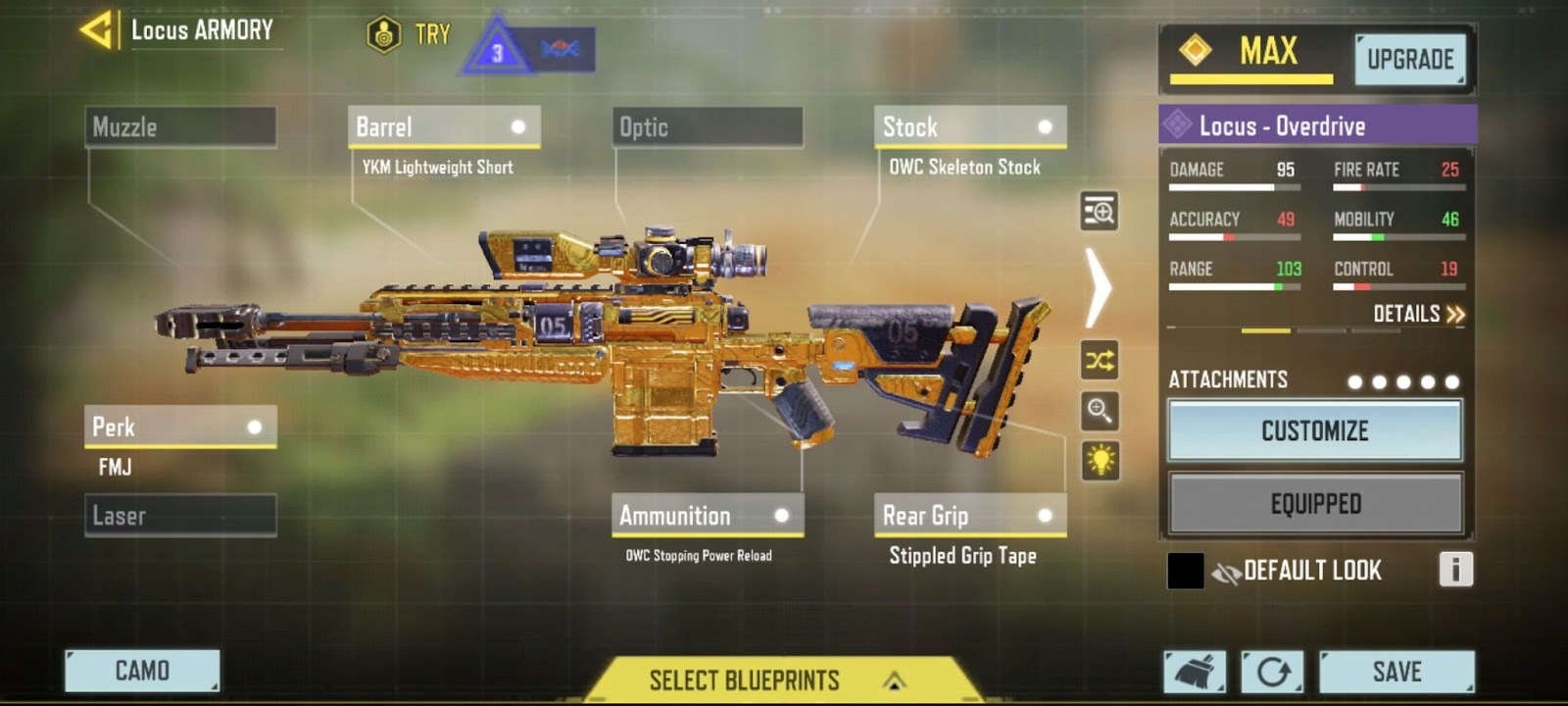Image resolution: width=1568 pixels, height=706 pixels.
Task: Go back using the yellow arrow
Action: point(96,29)
